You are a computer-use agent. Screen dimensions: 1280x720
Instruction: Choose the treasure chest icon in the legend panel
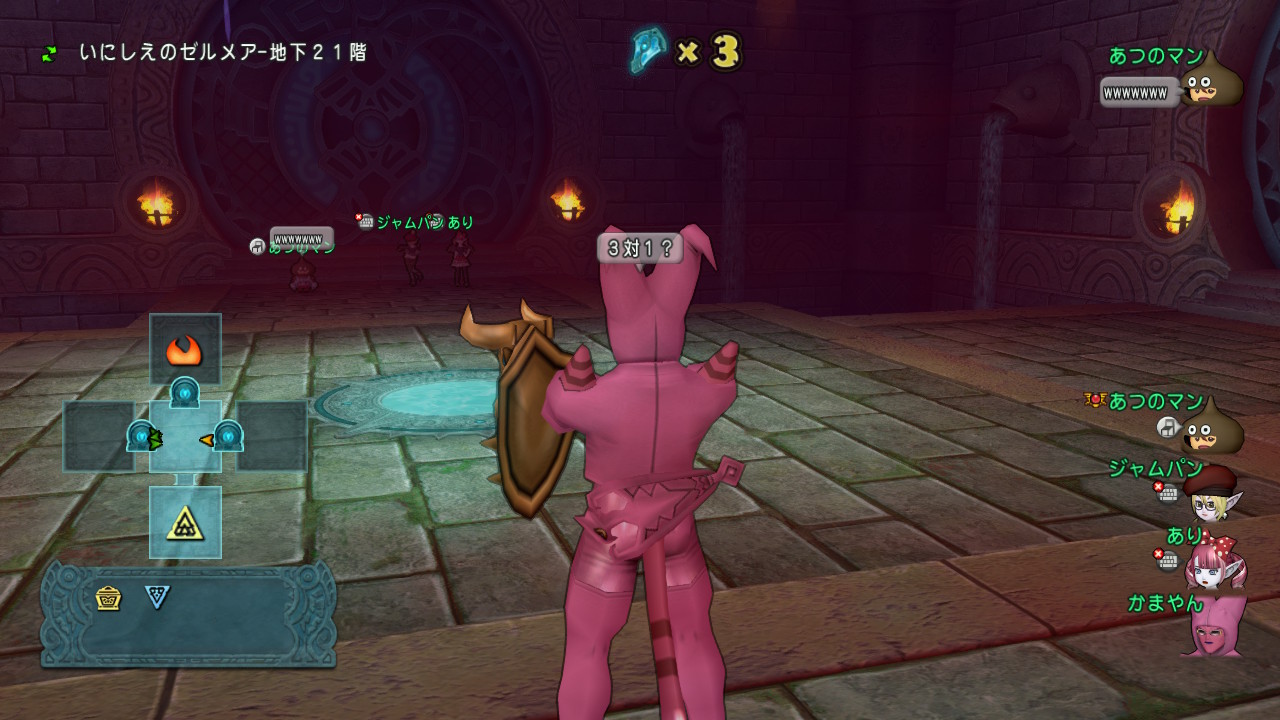109,598
